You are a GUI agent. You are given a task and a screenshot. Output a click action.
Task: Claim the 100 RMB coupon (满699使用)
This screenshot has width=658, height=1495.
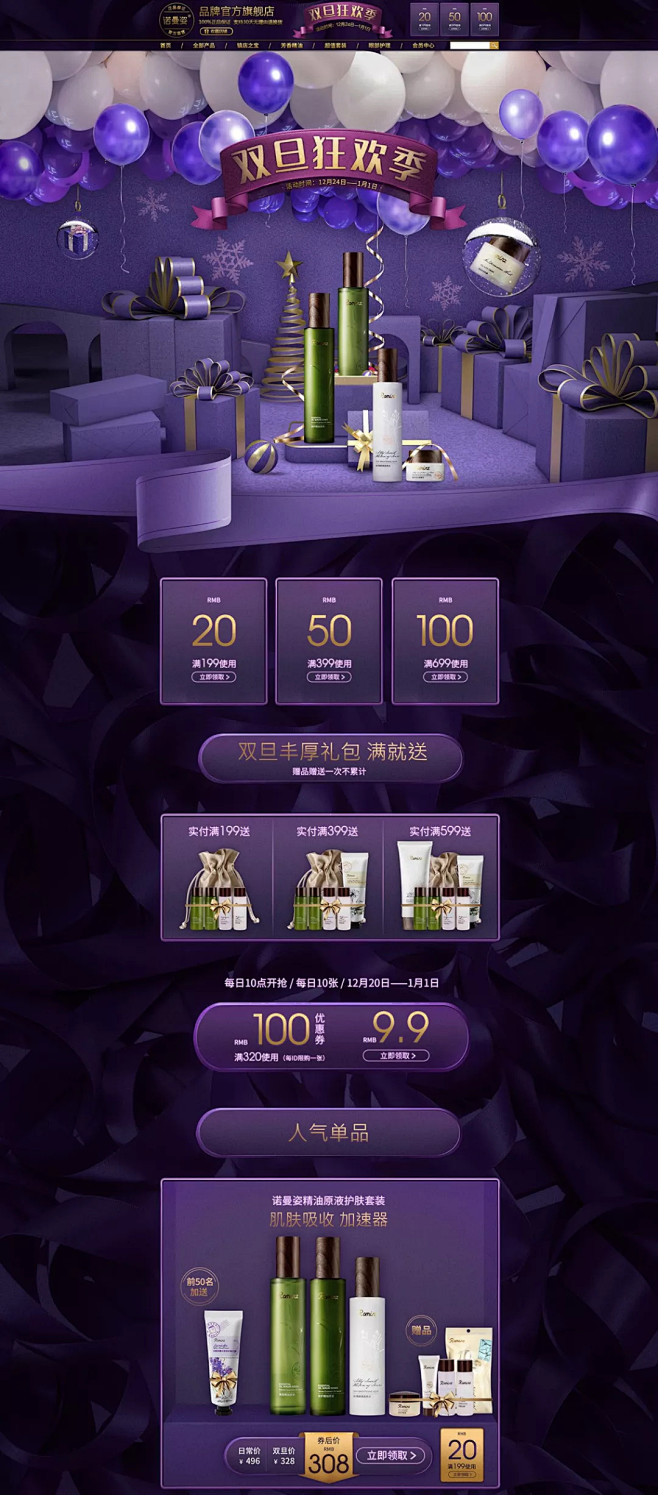445,677
